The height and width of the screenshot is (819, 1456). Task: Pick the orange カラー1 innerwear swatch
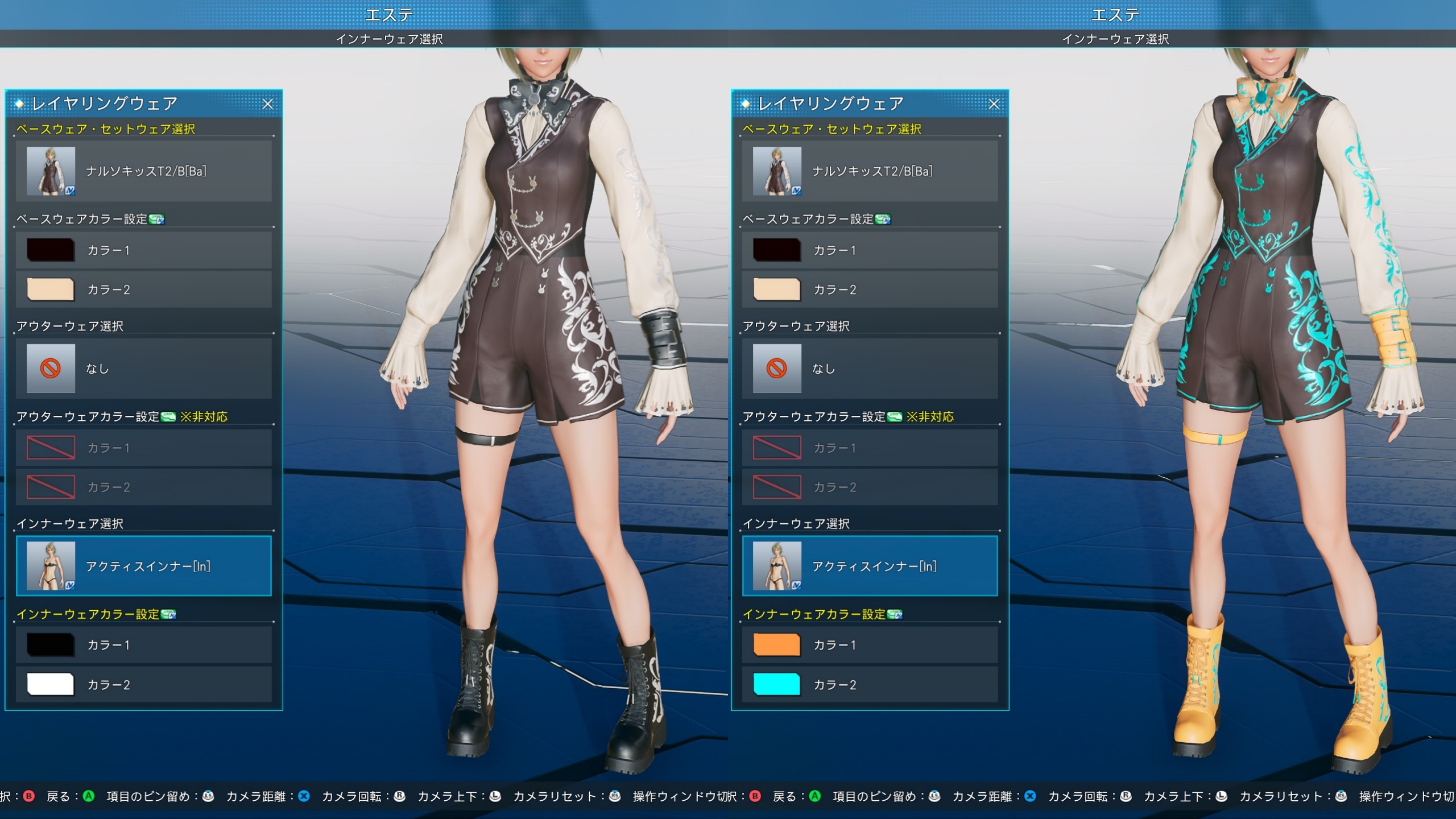(x=775, y=644)
